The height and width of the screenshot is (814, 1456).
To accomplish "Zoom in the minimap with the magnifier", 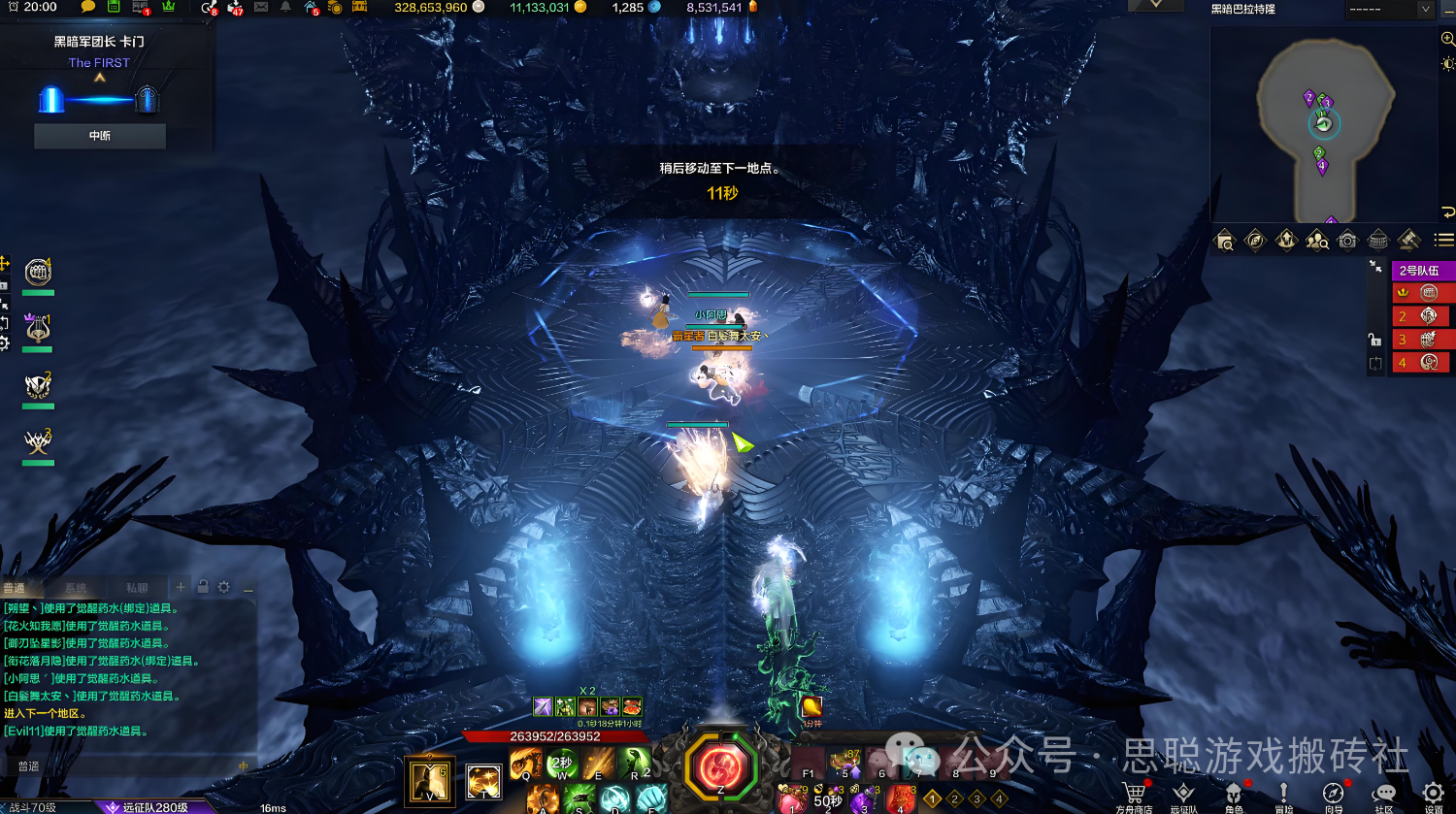I will tap(1447, 39).
